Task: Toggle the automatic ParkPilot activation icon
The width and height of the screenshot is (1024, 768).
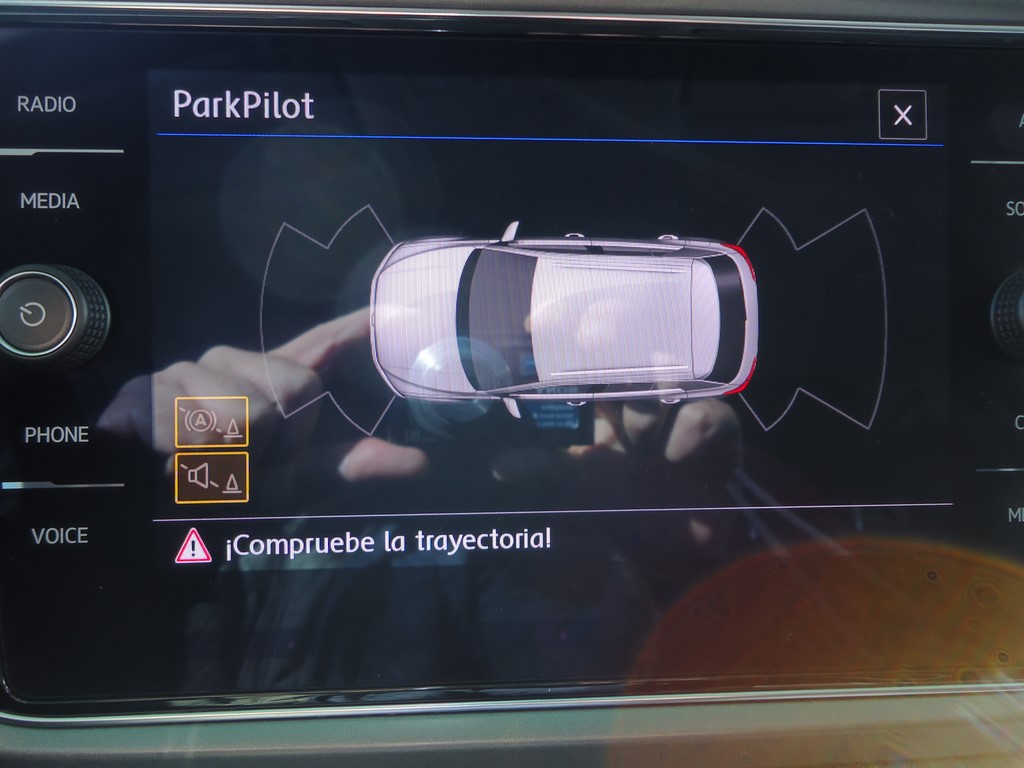Action: pyautogui.click(x=211, y=421)
